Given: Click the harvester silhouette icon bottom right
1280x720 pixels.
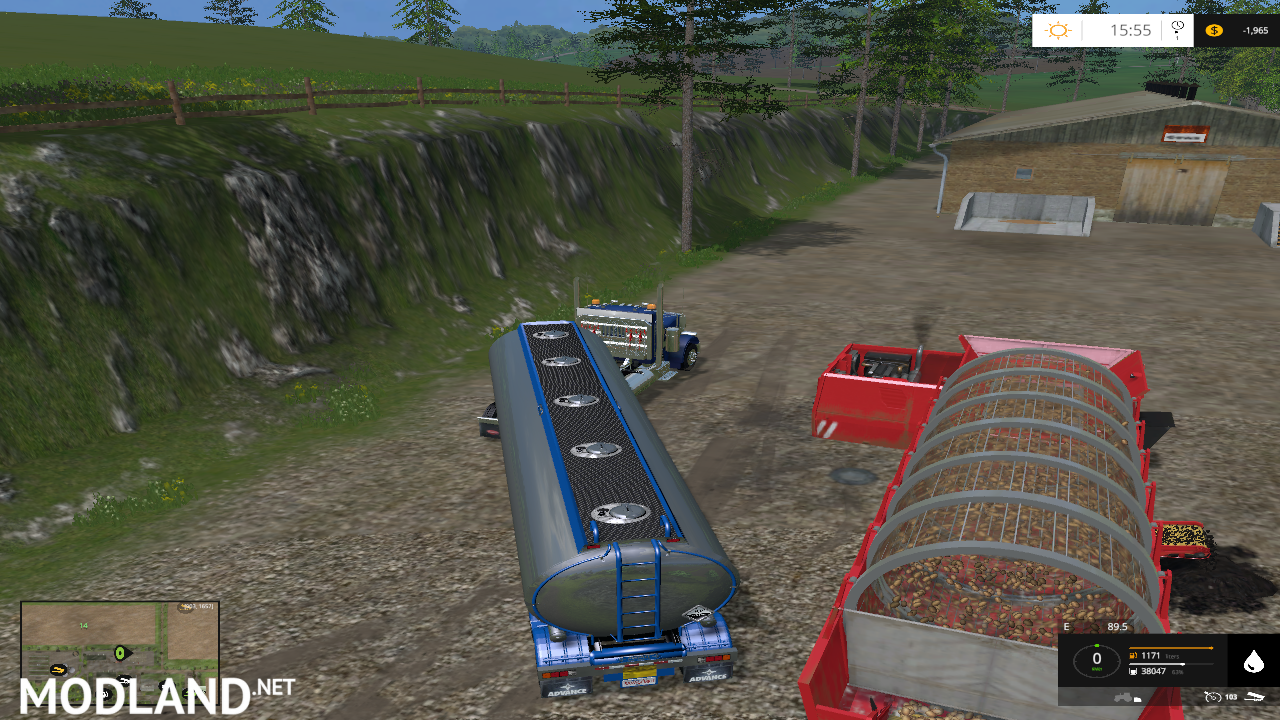Looking at the screenshot, I should (x=1256, y=697).
